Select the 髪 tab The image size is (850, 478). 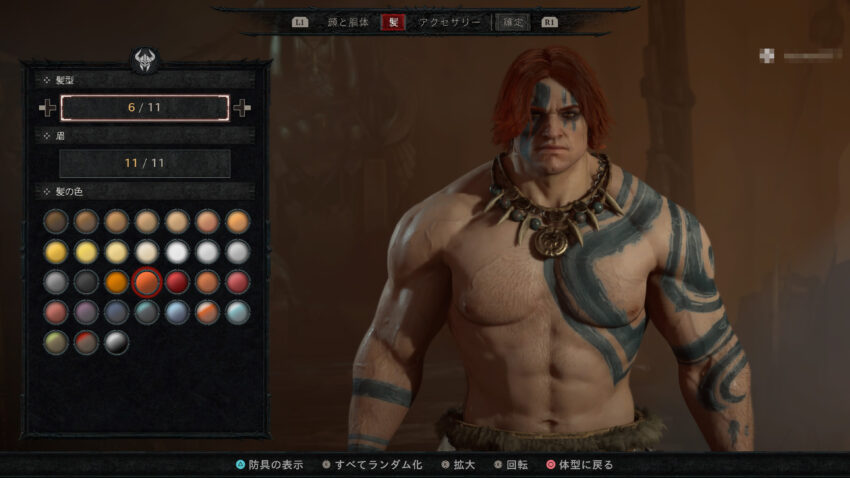pyautogui.click(x=393, y=21)
